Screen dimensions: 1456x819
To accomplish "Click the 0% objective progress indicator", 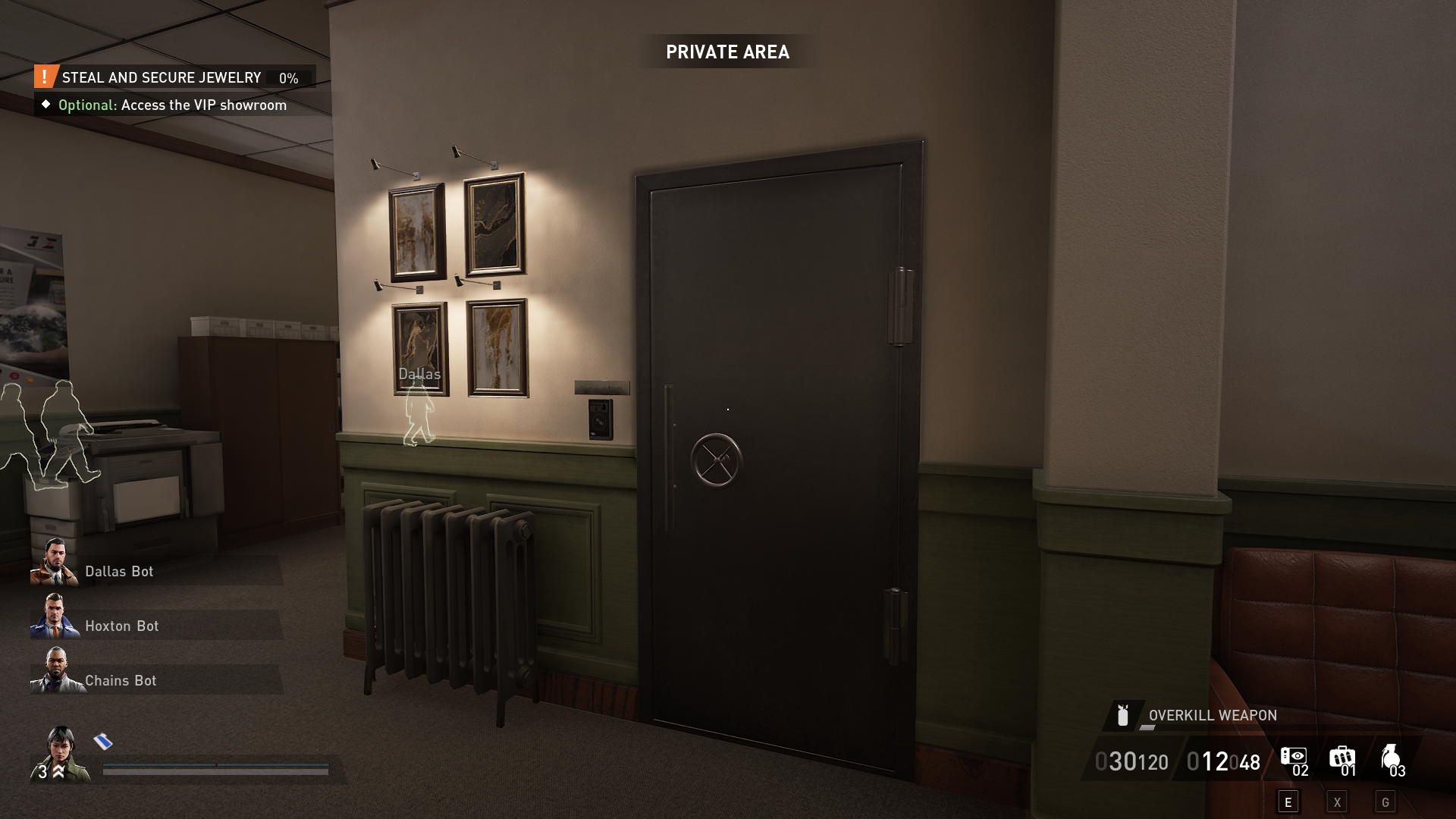I will click(287, 77).
